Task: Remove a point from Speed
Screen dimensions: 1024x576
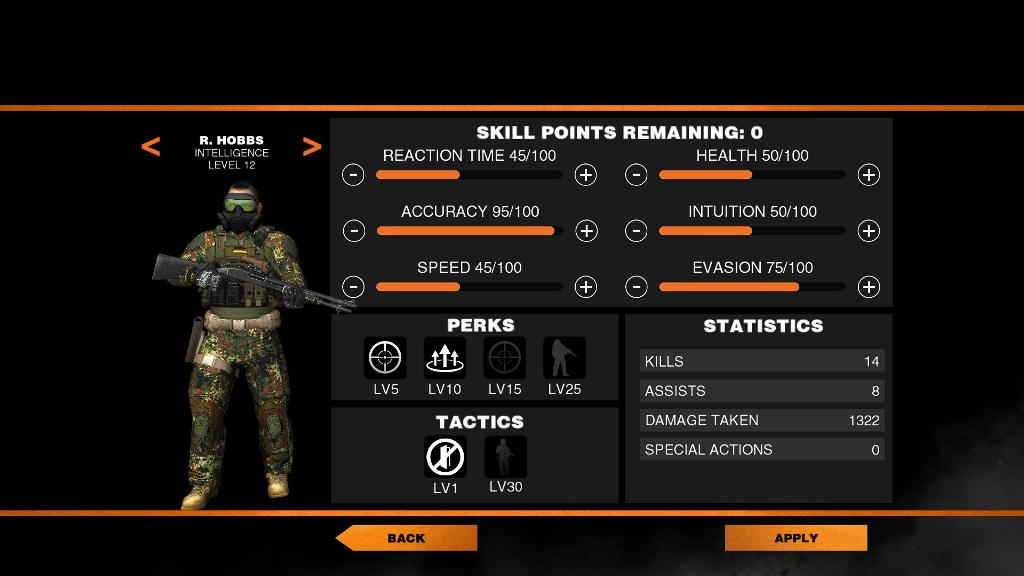Action: click(x=353, y=287)
